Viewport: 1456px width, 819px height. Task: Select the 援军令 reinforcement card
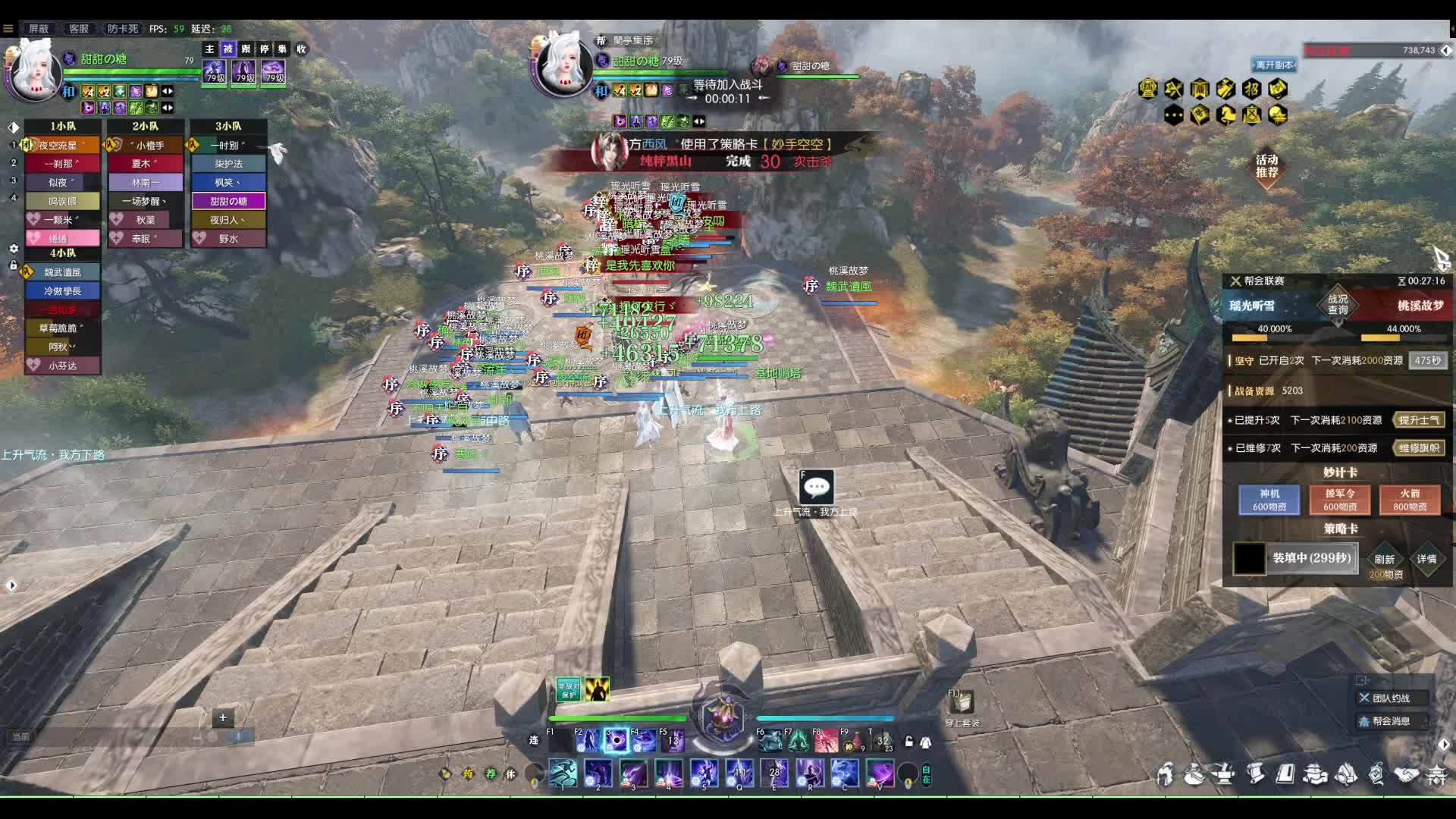(x=1340, y=500)
